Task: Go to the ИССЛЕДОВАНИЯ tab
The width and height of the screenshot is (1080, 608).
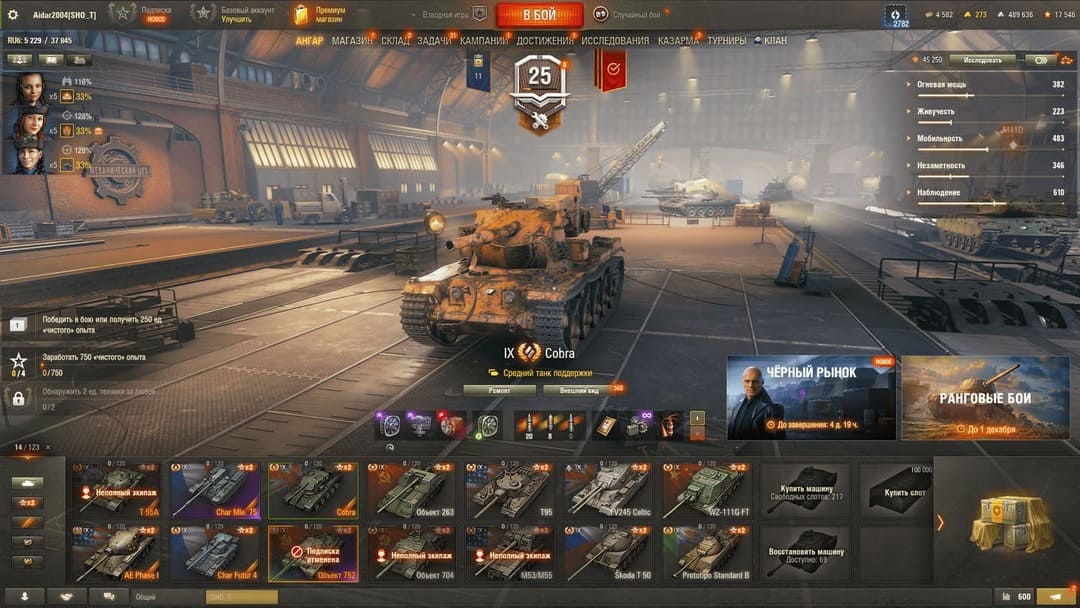Action: click(615, 41)
